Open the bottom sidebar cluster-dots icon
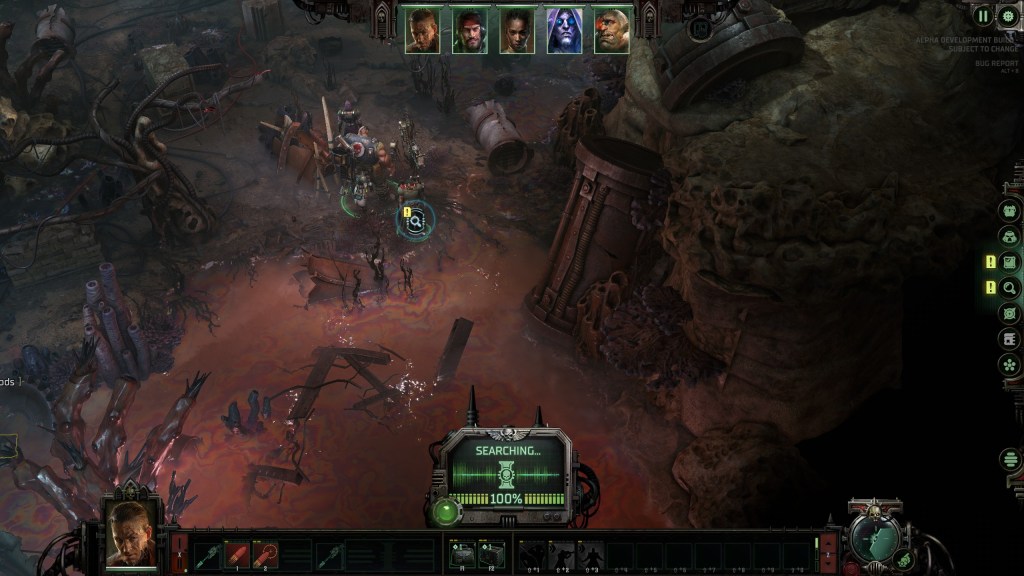Screen dimensions: 1024x576 pos(1010,364)
